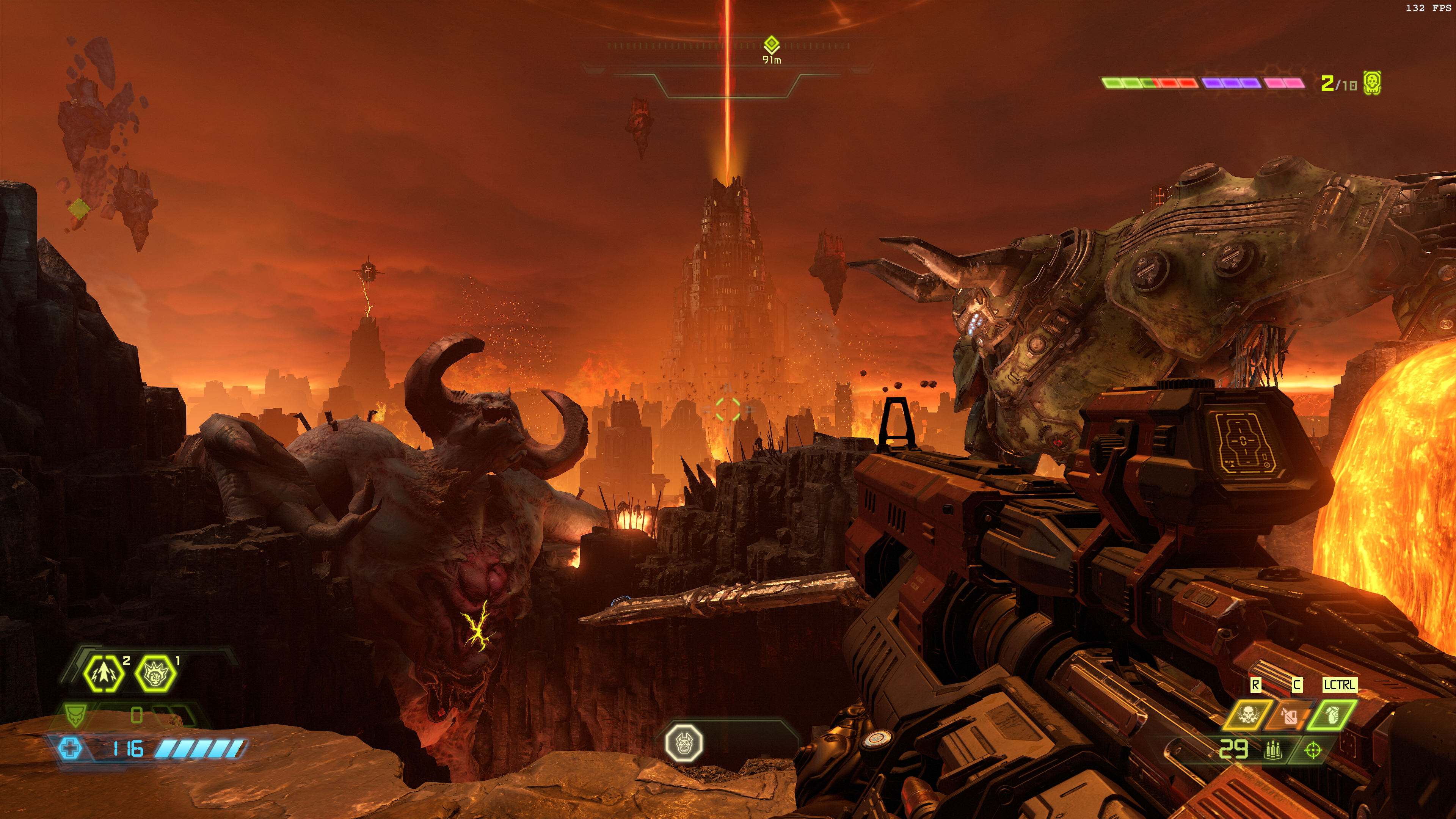Screen dimensions: 1456x819
Task: Click the green armor shield icon
Action: [x=74, y=715]
